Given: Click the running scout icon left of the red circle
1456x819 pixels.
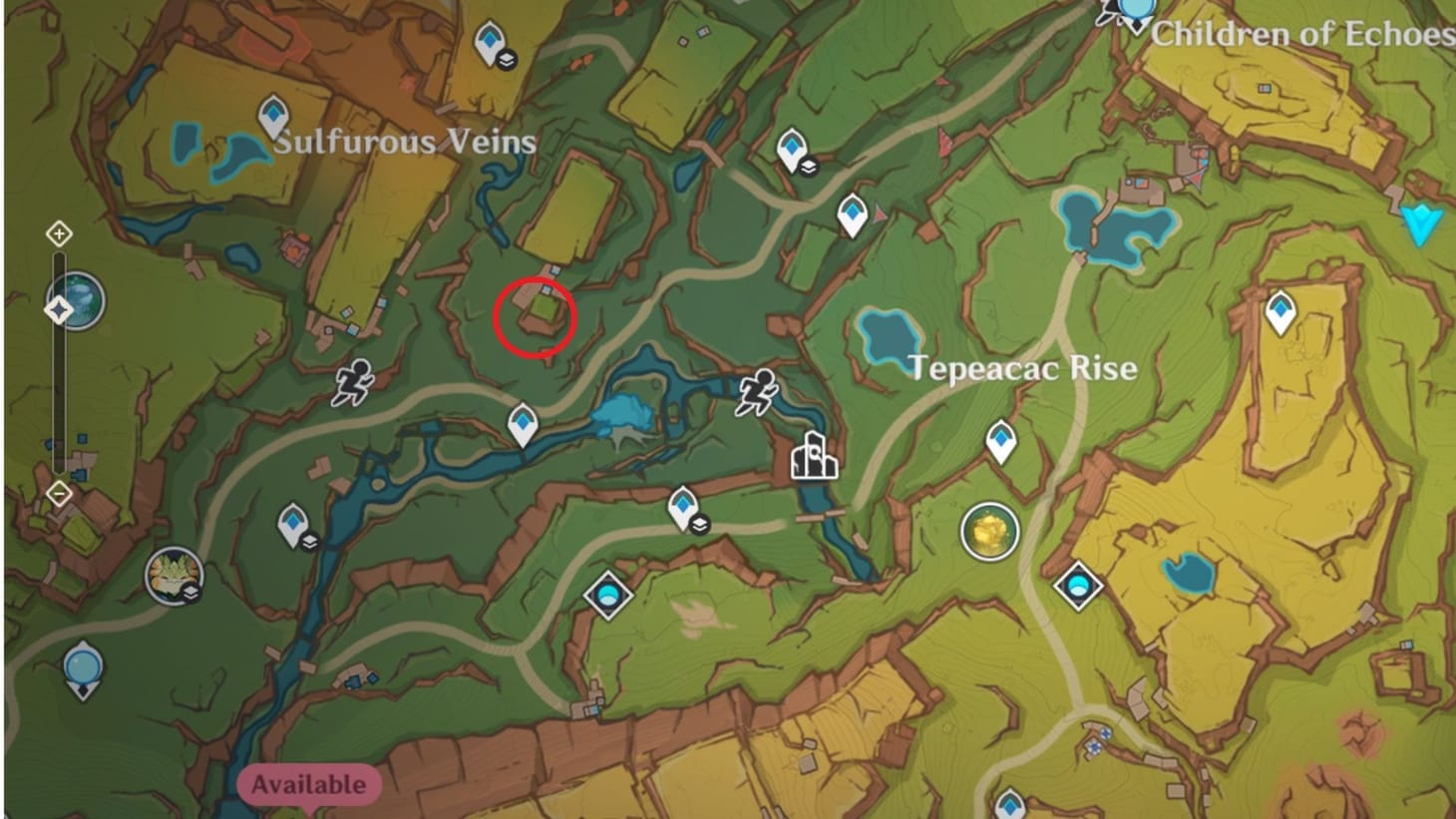Looking at the screenshot, I should [x=354, y=381].
